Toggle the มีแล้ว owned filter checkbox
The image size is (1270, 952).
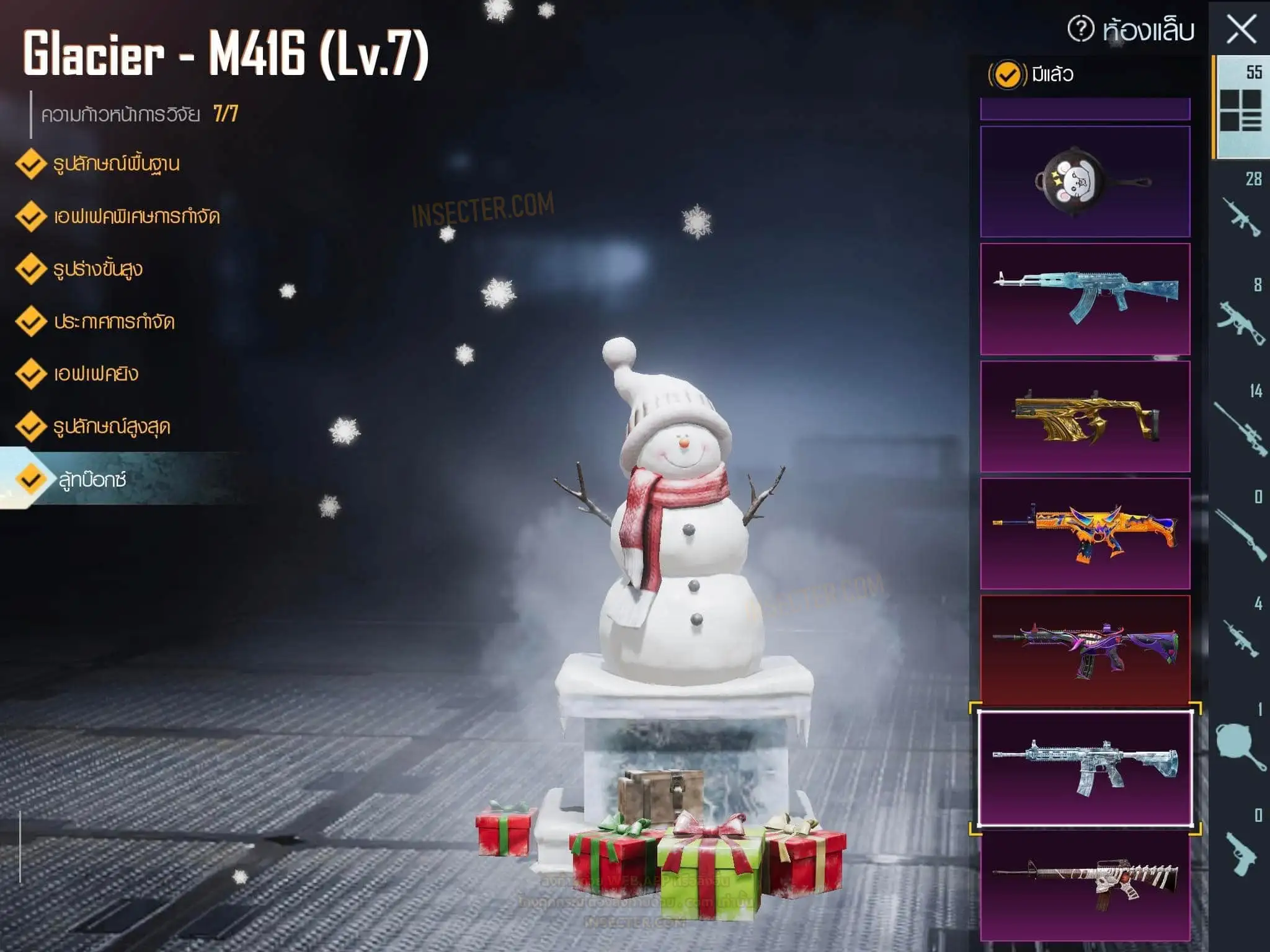[x=1007, y=75]
